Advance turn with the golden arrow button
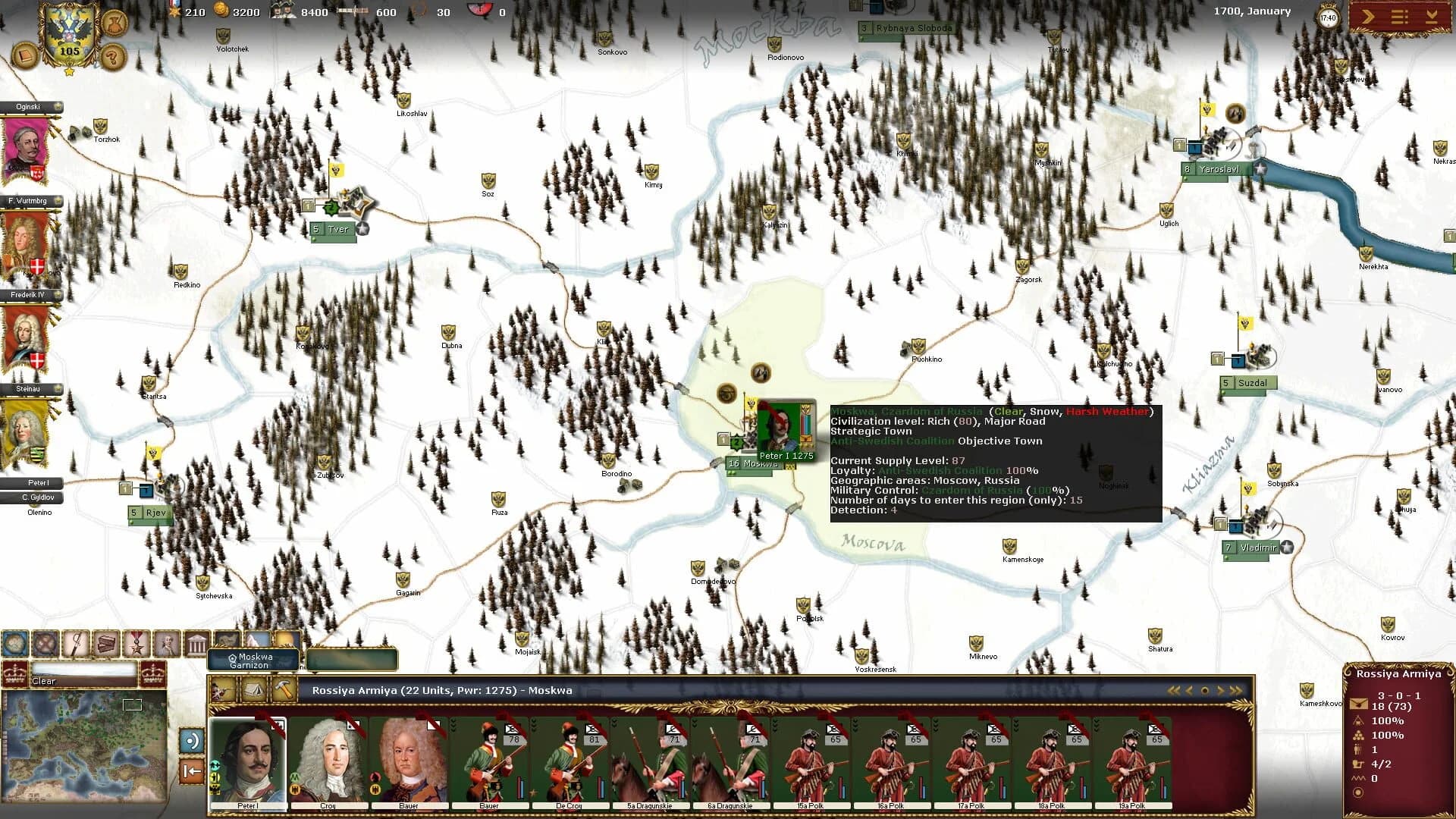The image size is (1456, 819). click(1367, 17)
